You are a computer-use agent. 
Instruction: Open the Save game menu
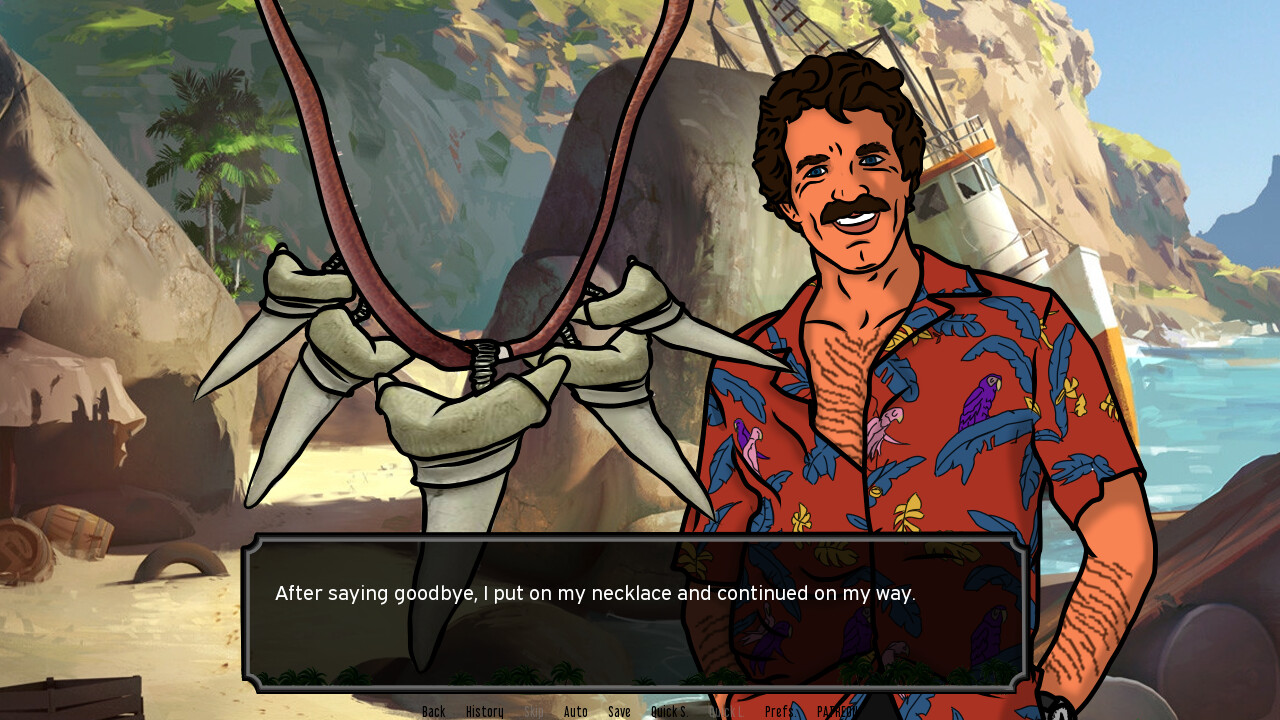pyautogui.click(x=619, y=711)
